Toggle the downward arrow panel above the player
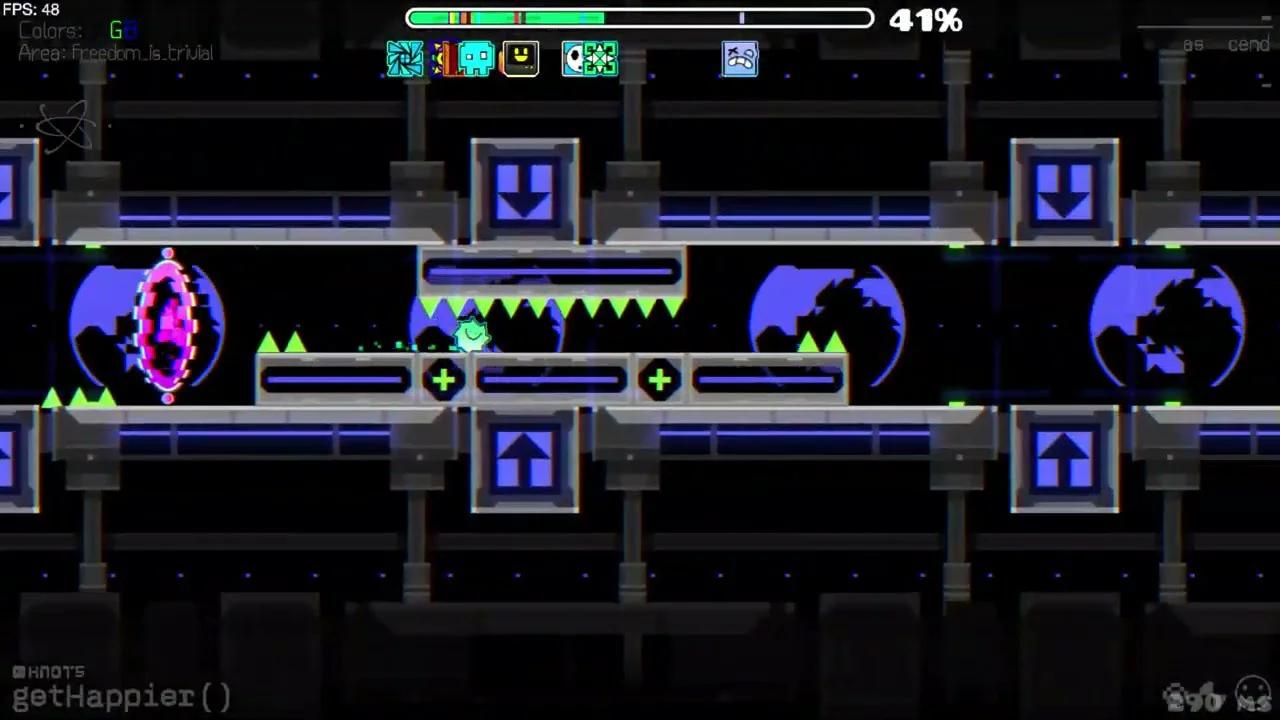Image resolution: width=1280 pixels, height=720 pixels. 524,190
